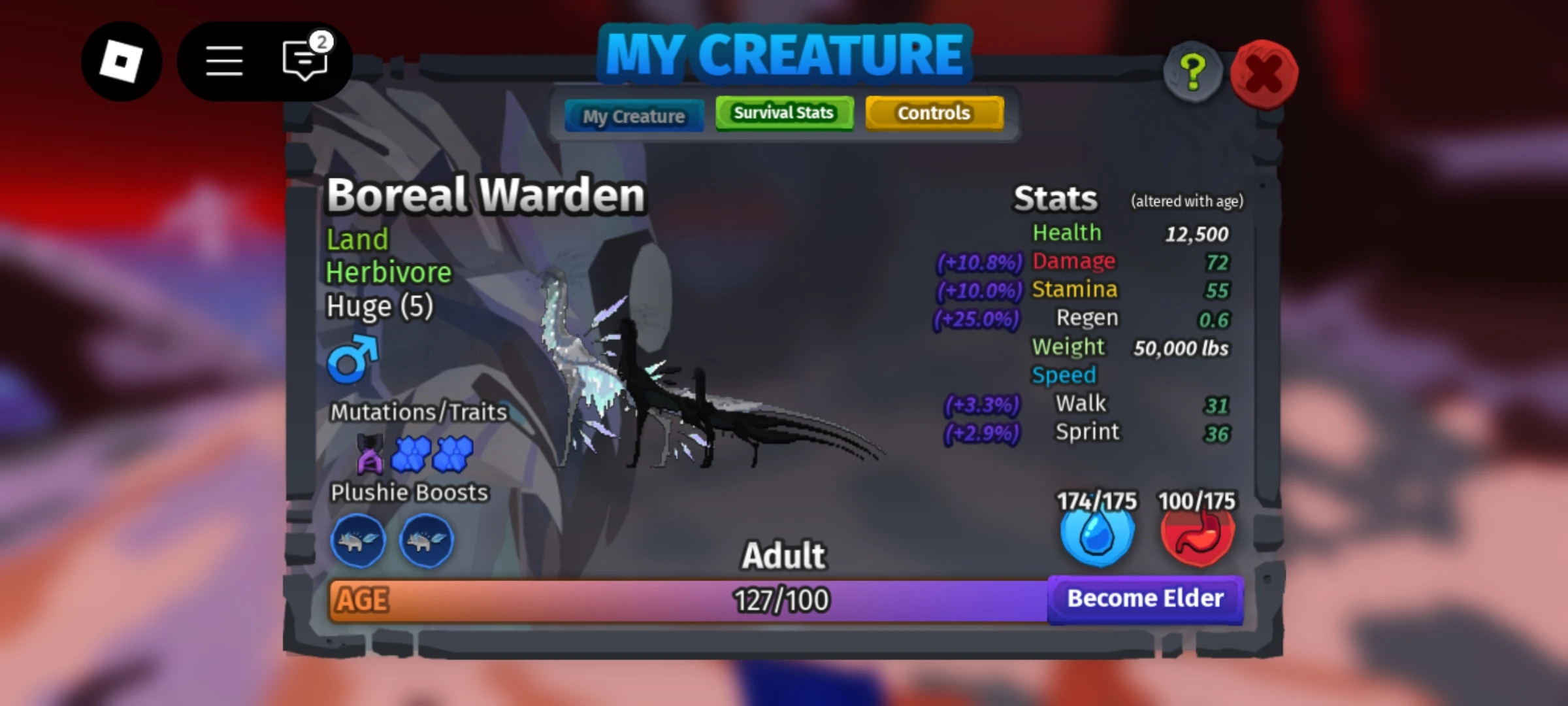Click the Stats heading

(x=1056, y=198)
